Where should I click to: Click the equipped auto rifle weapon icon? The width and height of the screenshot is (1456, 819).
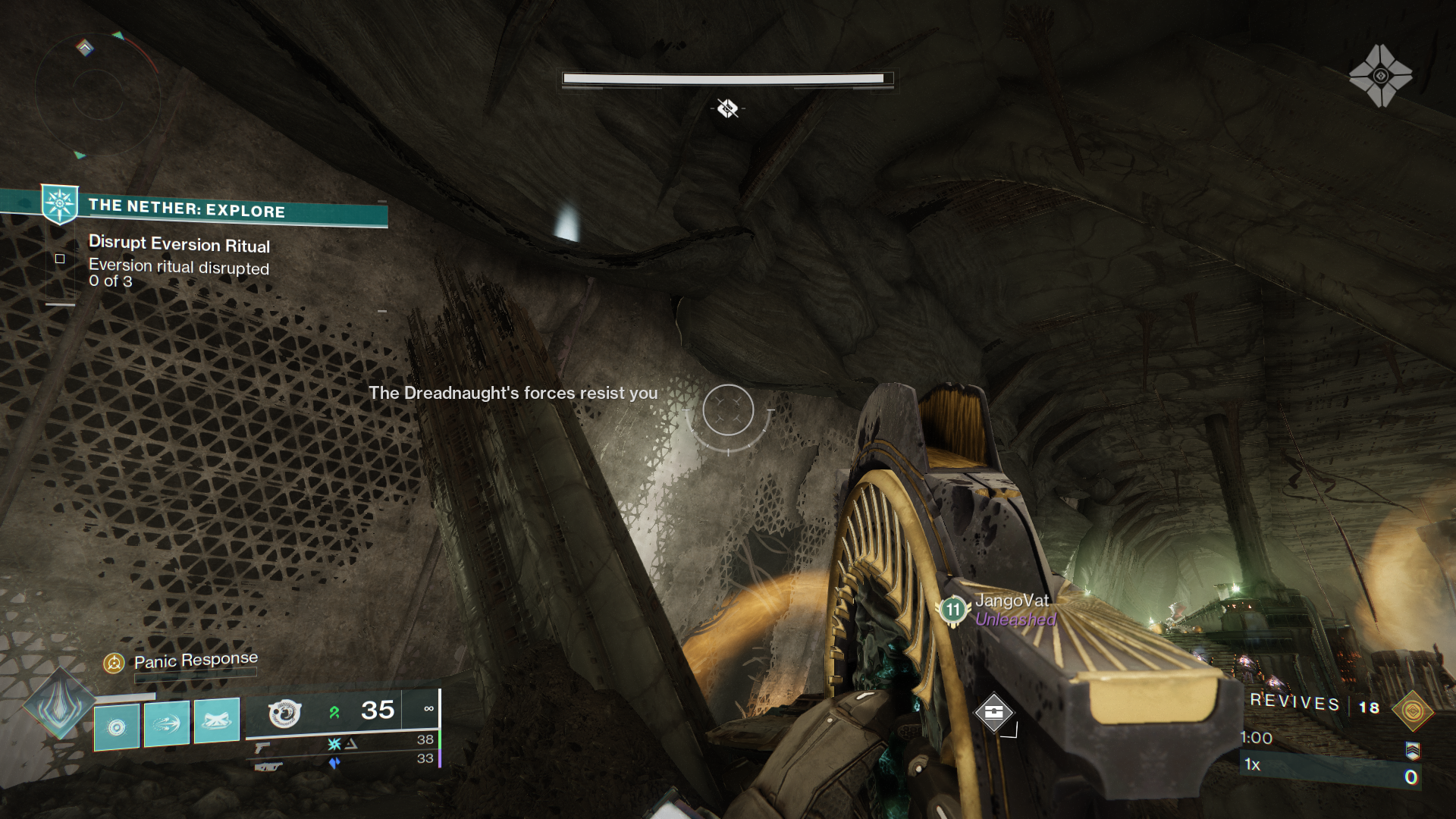(284, 714)
